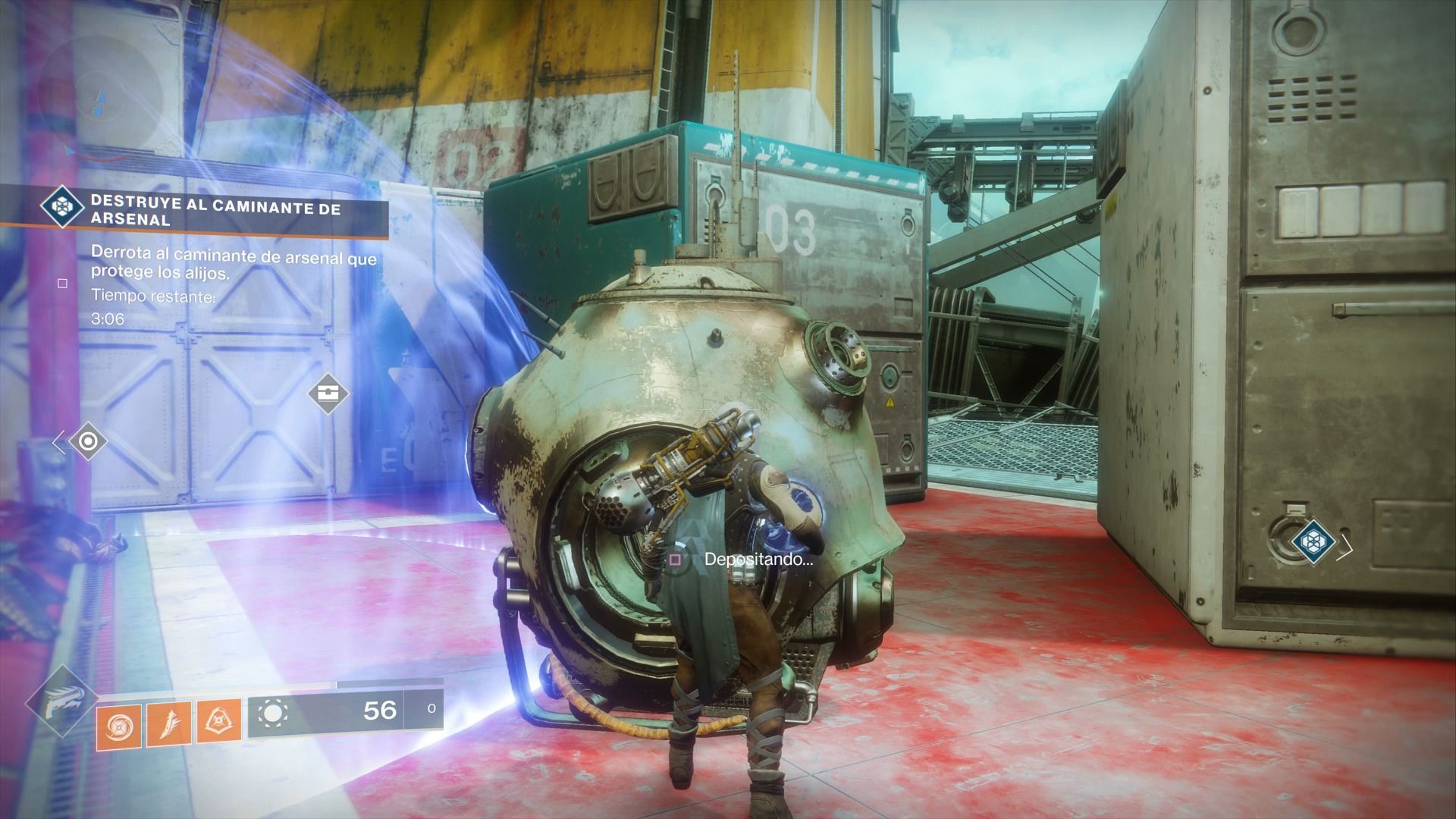
Task: Click the public event waypoint marker
Action: pyautogui.click(x=1313, y=541)
